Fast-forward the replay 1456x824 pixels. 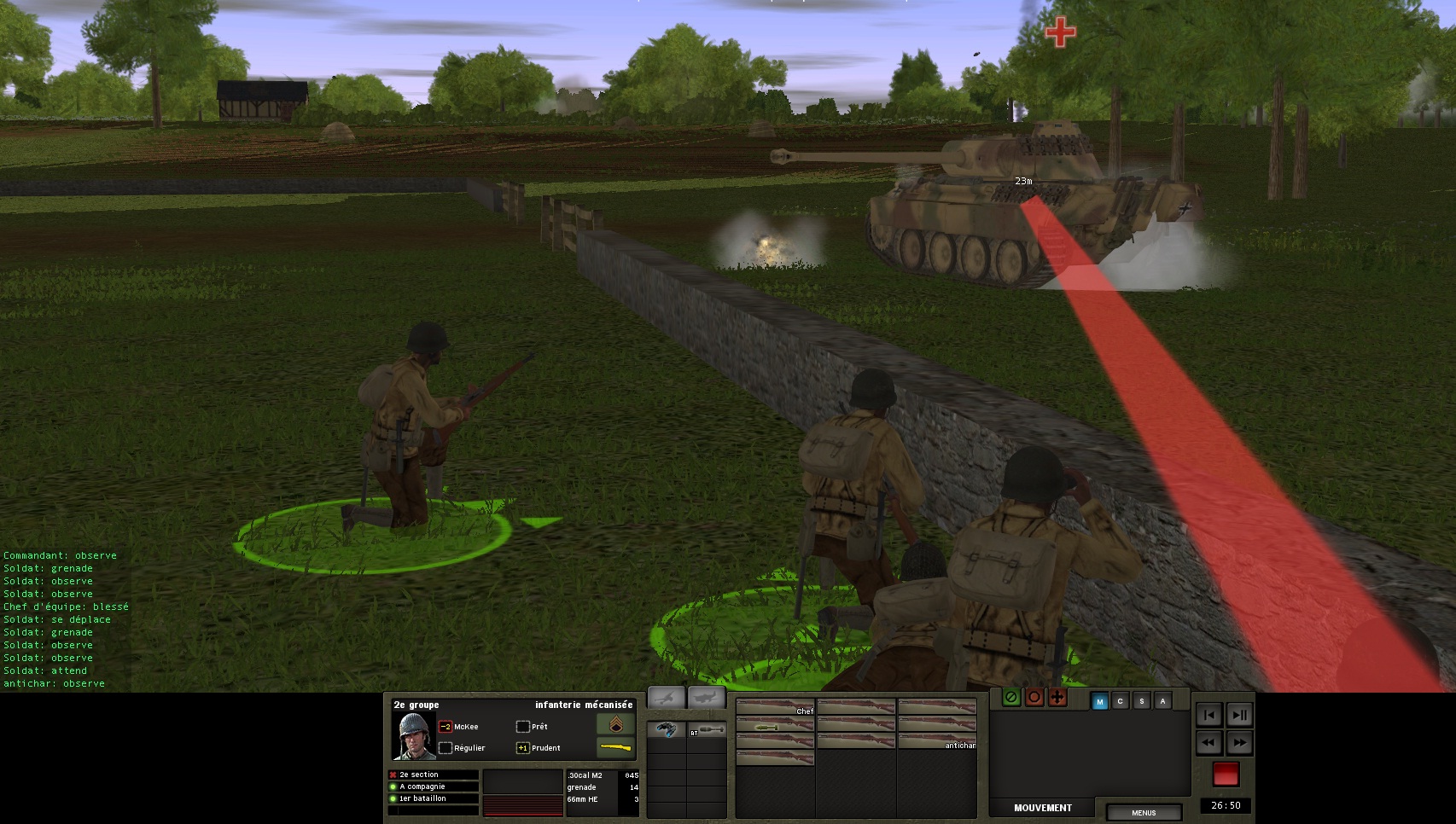1239,743
